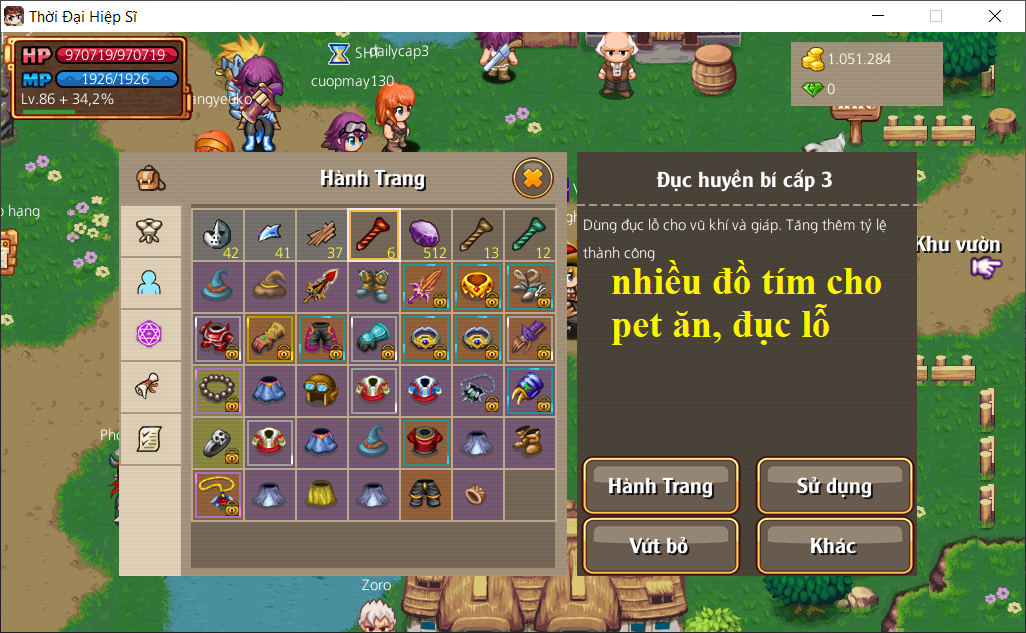Select the purple gem stack of 512
Screen dimensions: 1026x633
tap(426, 235)
